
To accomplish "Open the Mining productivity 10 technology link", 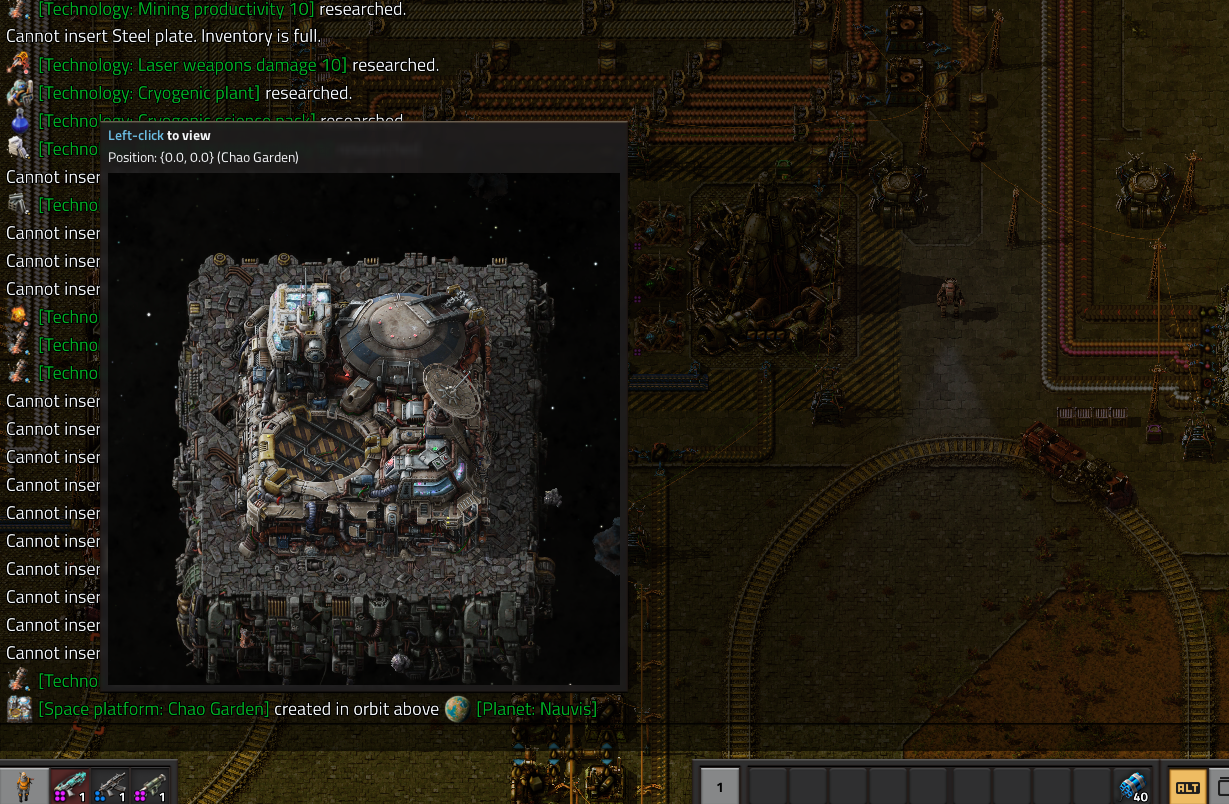I will (176, 9).
